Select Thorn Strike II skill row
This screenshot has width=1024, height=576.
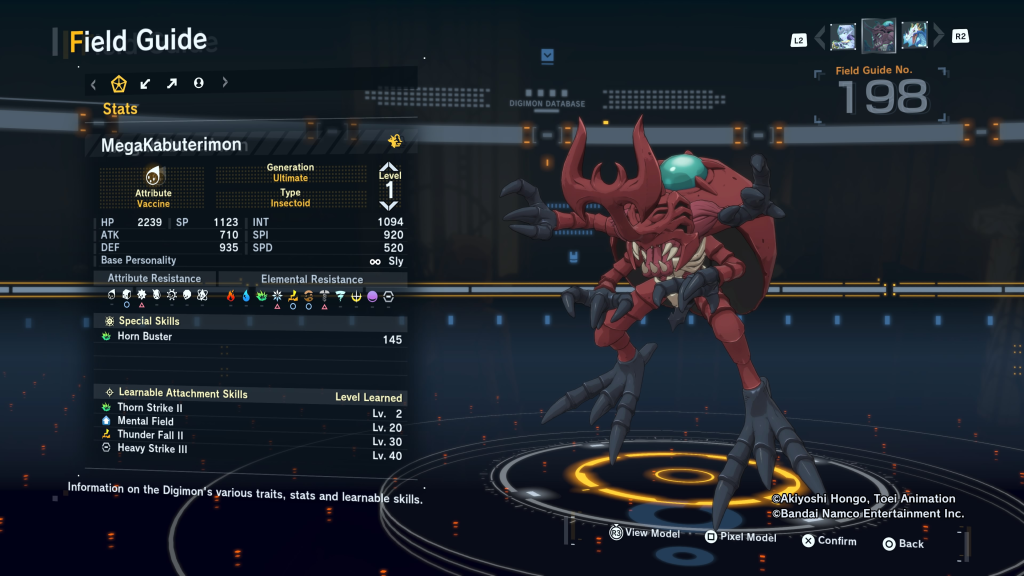click(x=250, y=408)
